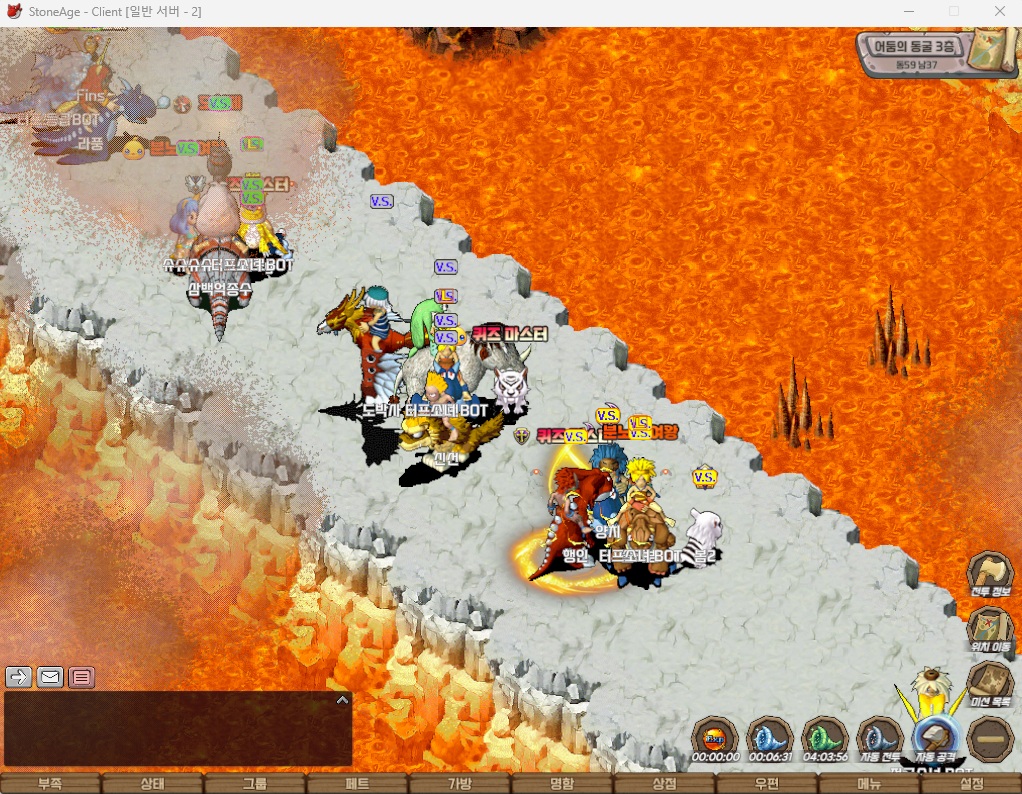Open the 부족 (tribe) menu
Viewport: 1022px width, 794px height.
pyautogui.click(x=50, y=784)
